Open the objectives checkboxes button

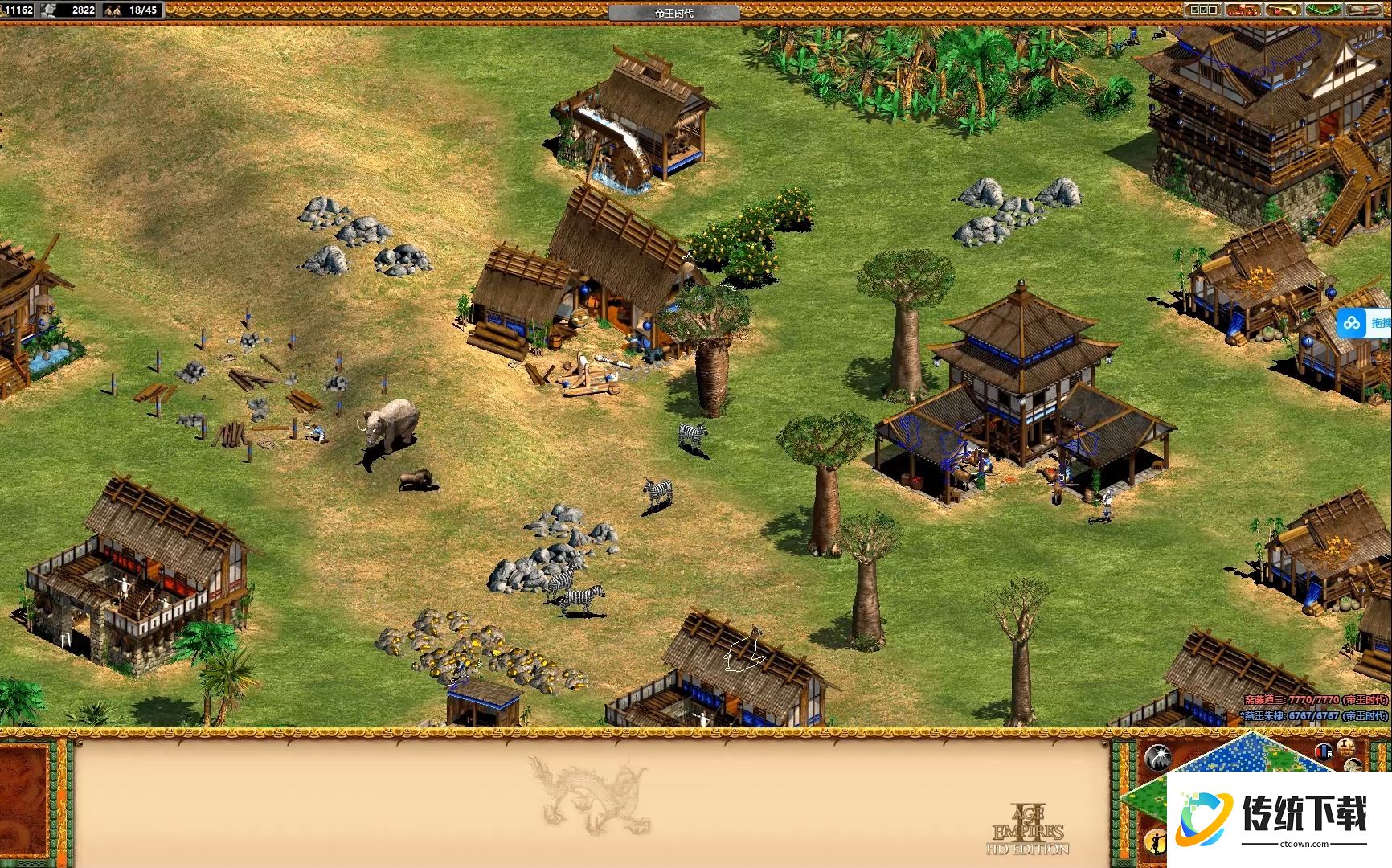pos(1202,10)
